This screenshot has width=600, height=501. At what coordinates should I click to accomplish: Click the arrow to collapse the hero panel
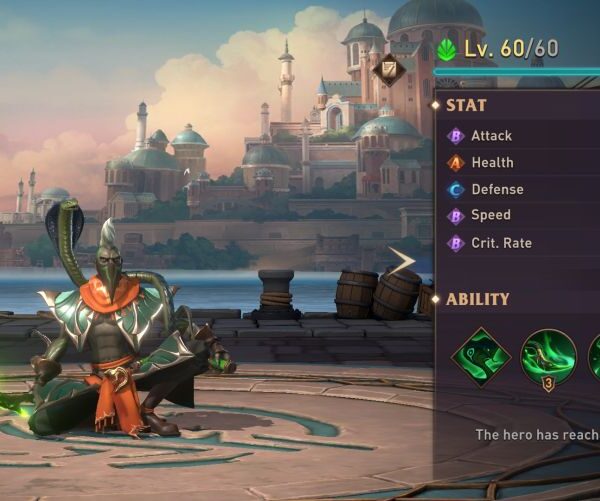click(402, 262)
